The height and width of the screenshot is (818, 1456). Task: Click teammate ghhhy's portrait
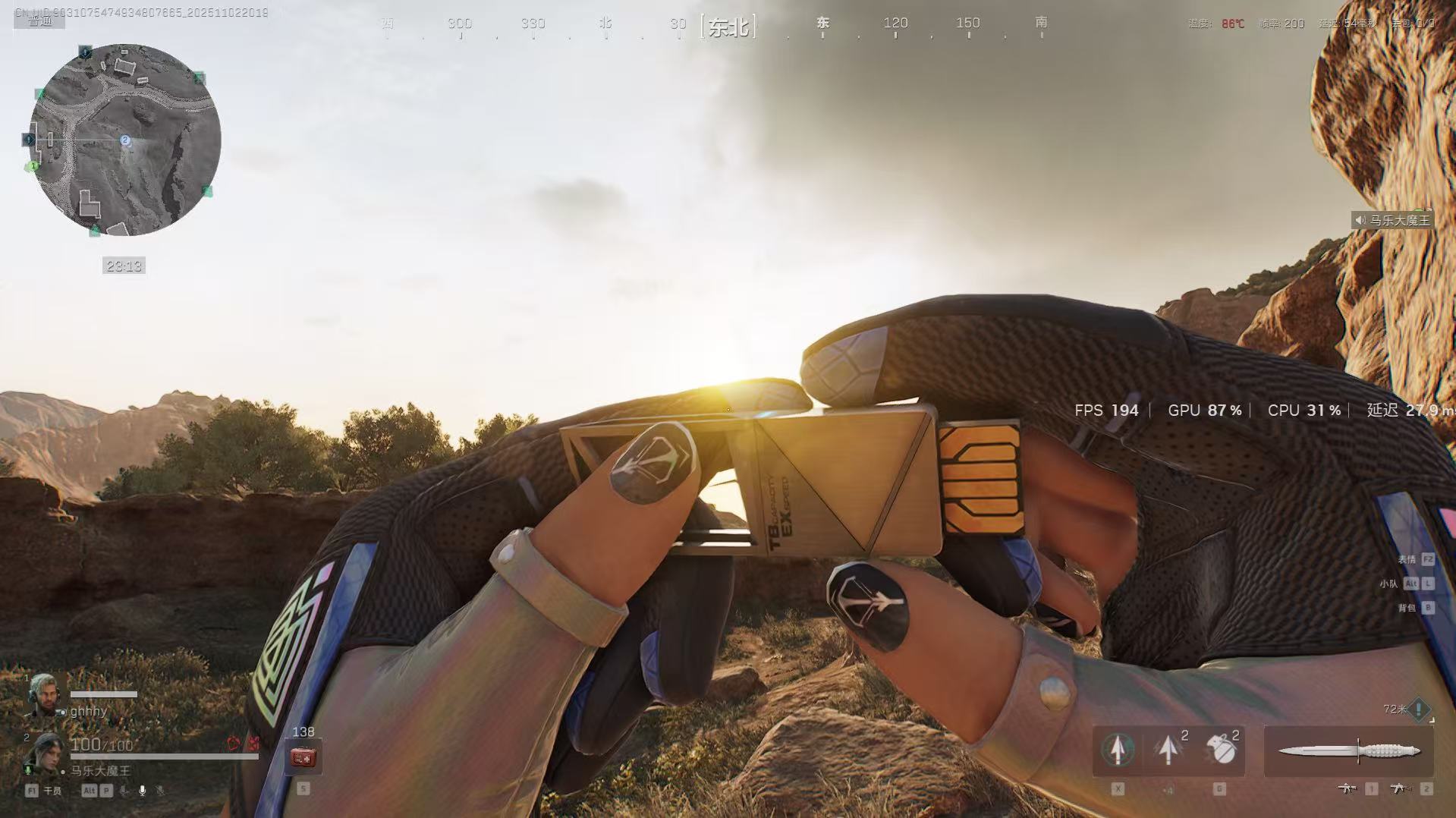(x=43, y=694)
